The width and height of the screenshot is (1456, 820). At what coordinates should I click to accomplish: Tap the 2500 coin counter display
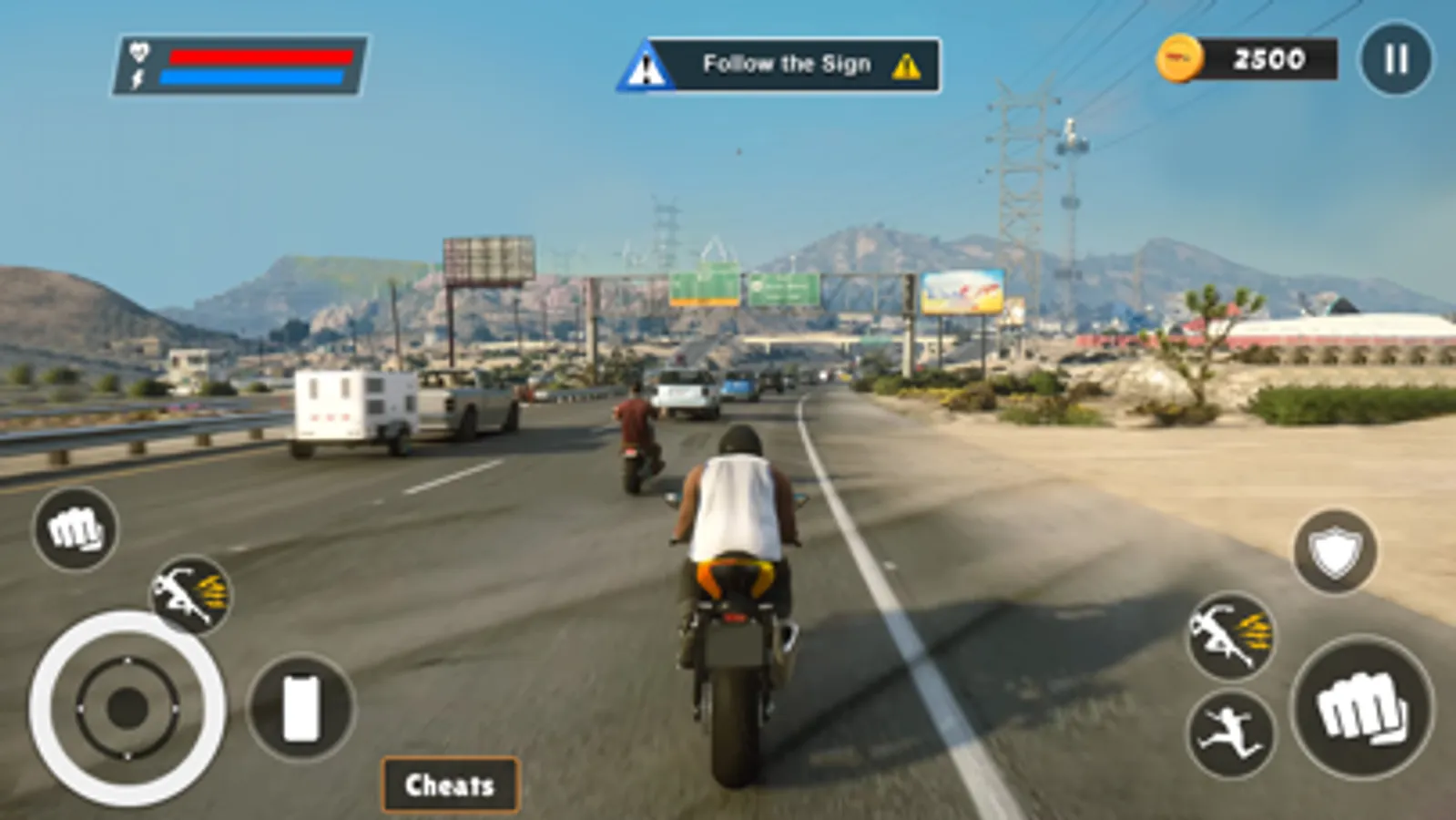coord(1268,59)
